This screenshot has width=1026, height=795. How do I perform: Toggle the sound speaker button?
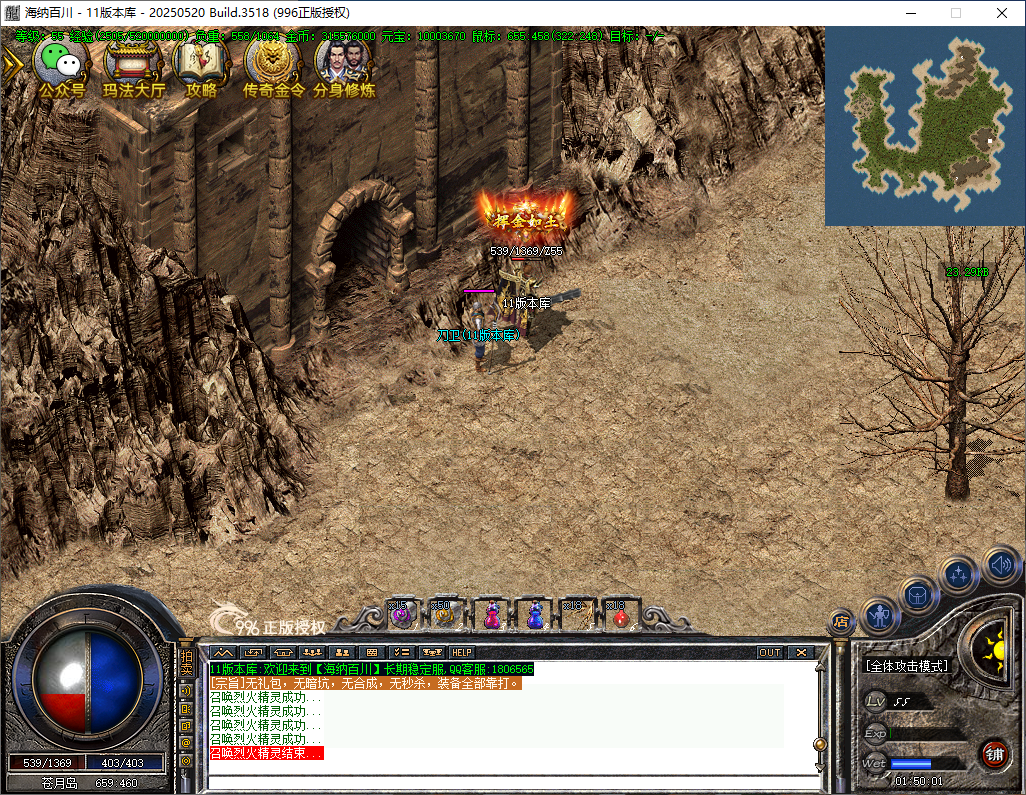(x=999, y=565)
